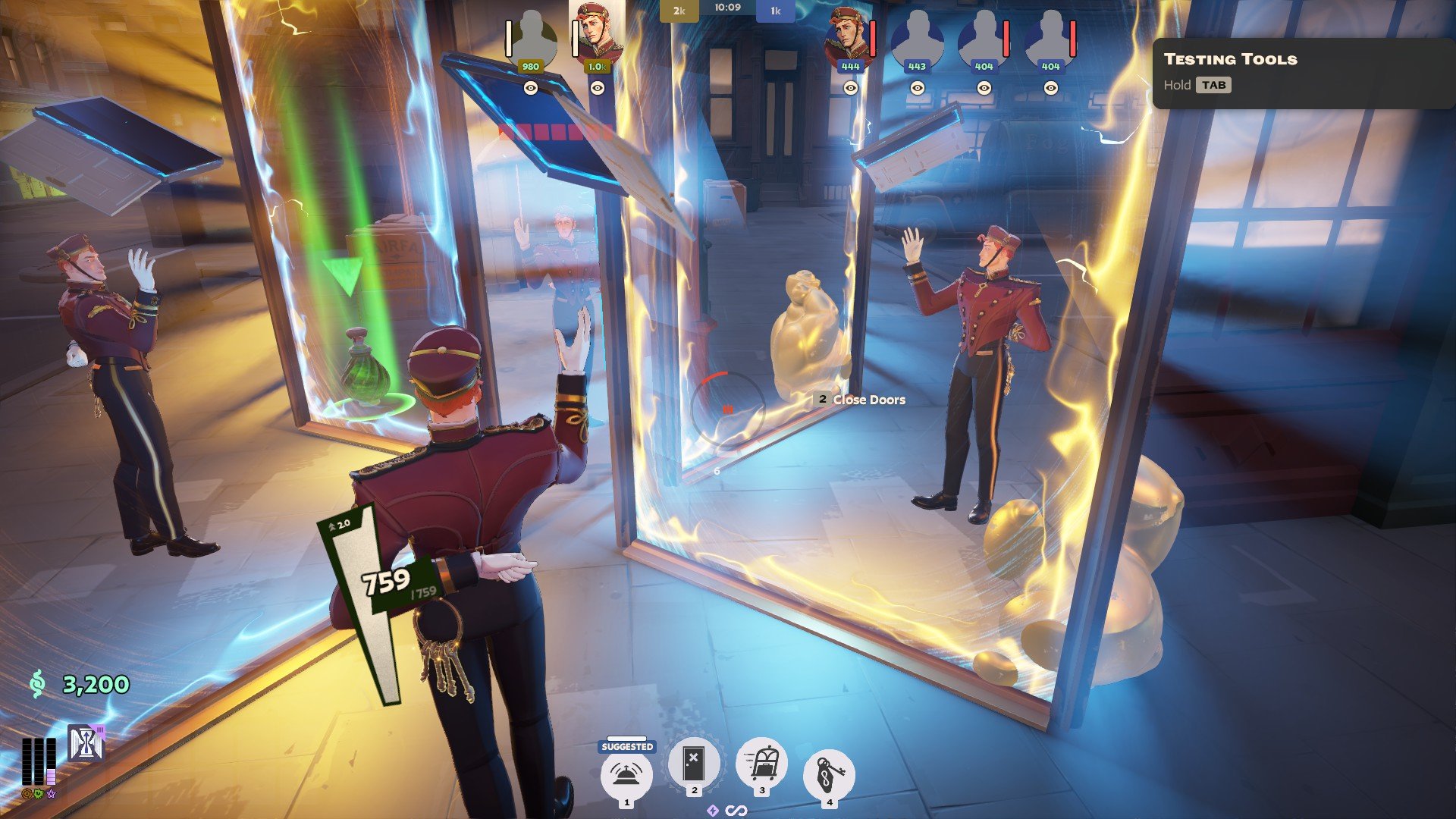Activate the key fob ability
The height and width of the screenshot is (819, 1456).
(829, 775)
